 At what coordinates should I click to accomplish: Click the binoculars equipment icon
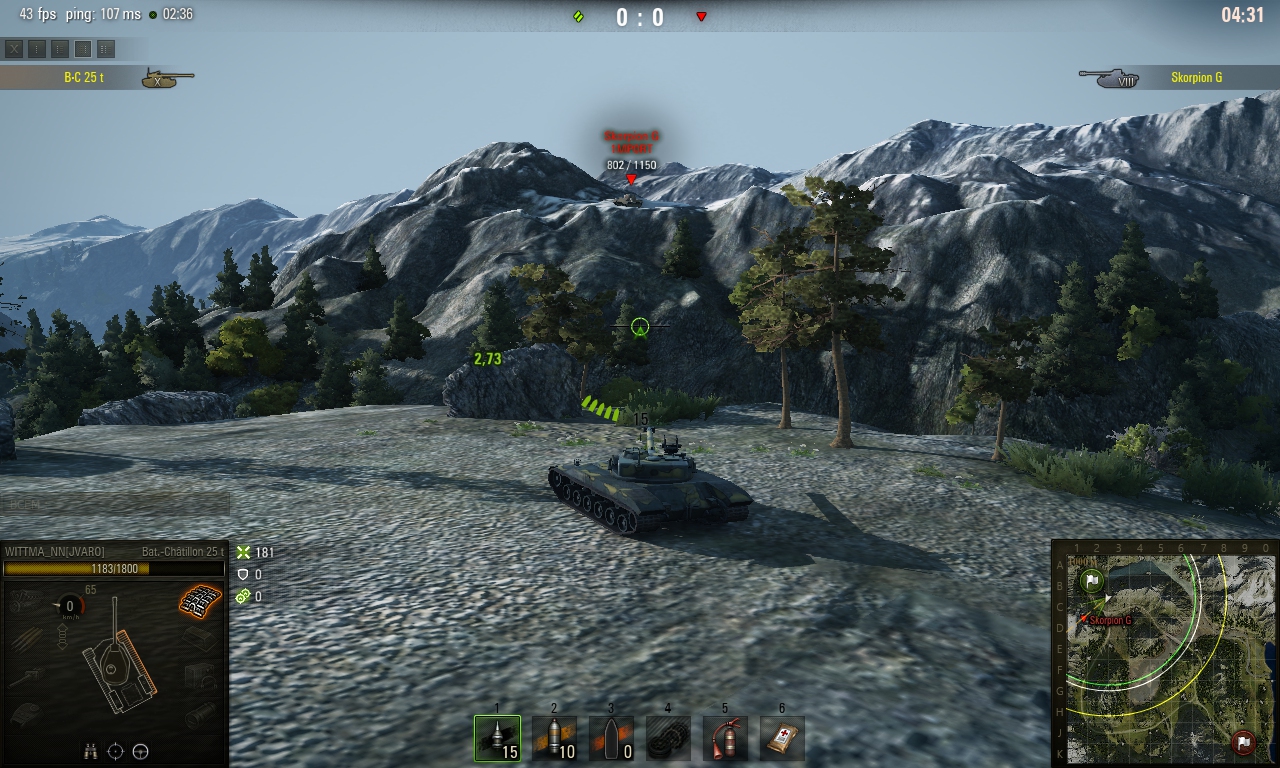coord(91,751)
